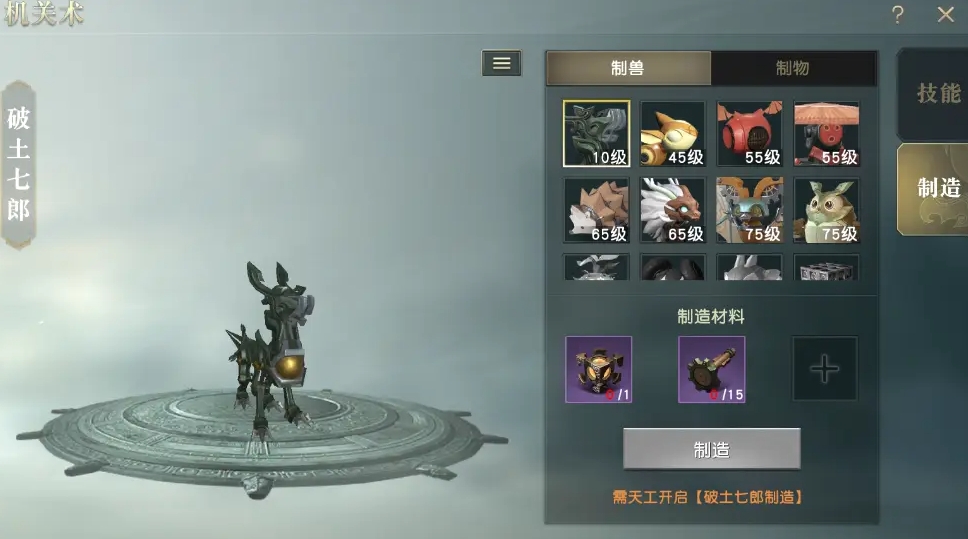Open the 技能 side tab

[937, 93]
